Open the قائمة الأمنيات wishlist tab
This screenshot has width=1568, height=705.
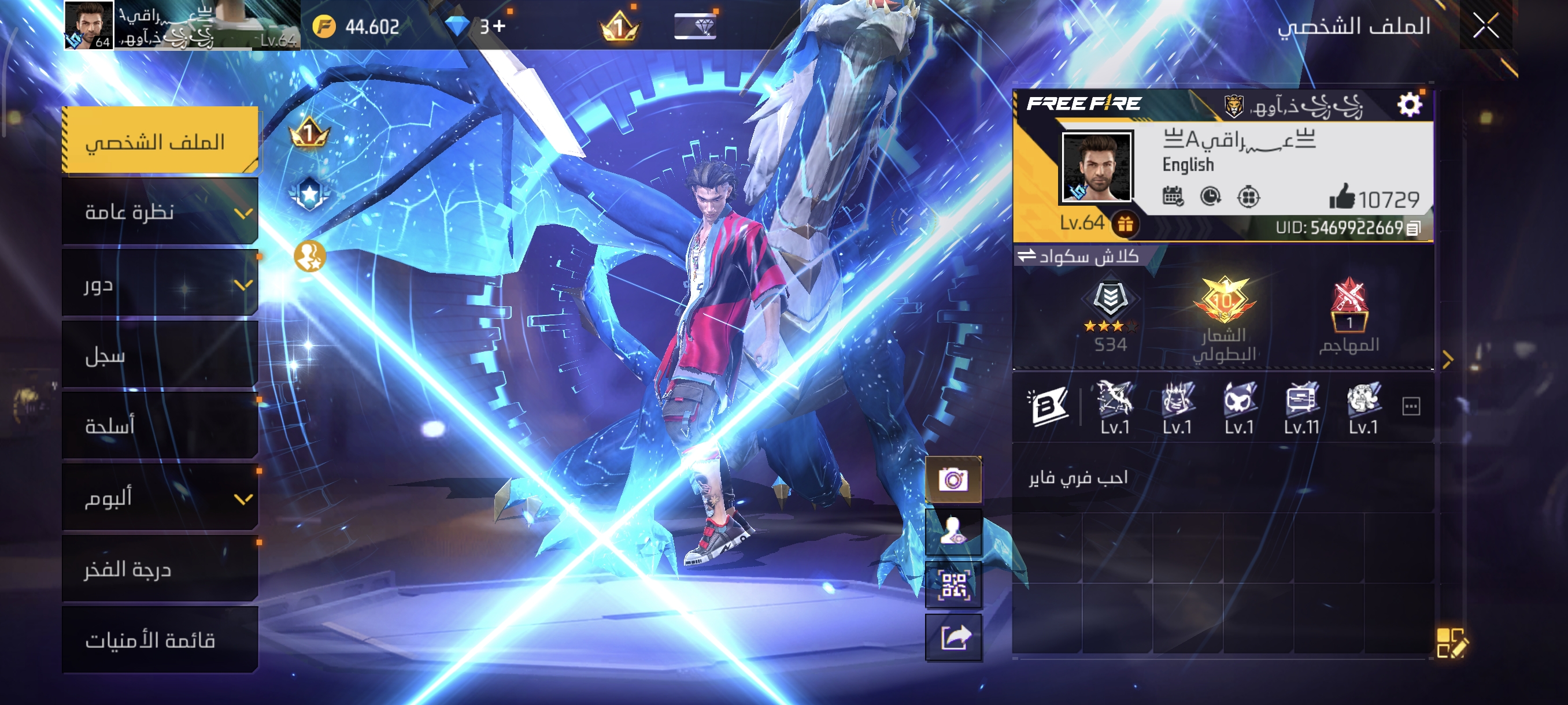(160, 640)
